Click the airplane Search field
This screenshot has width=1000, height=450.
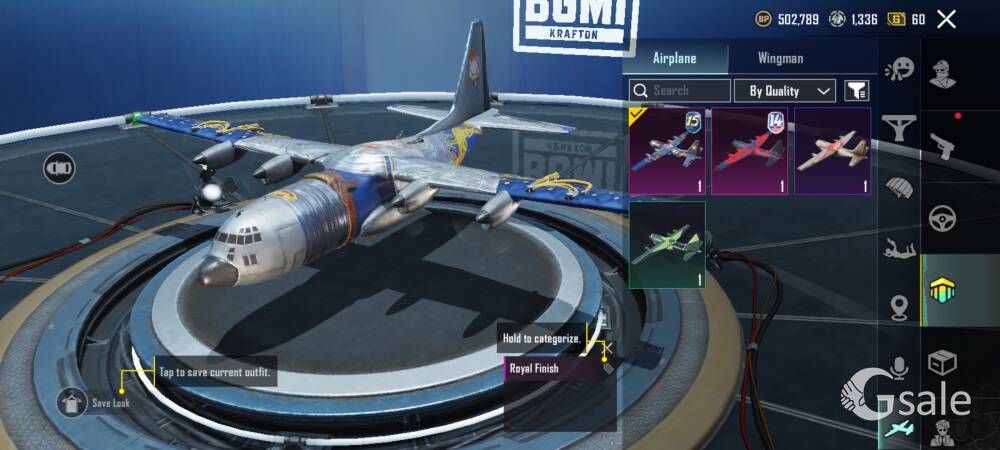coord(680,90)
